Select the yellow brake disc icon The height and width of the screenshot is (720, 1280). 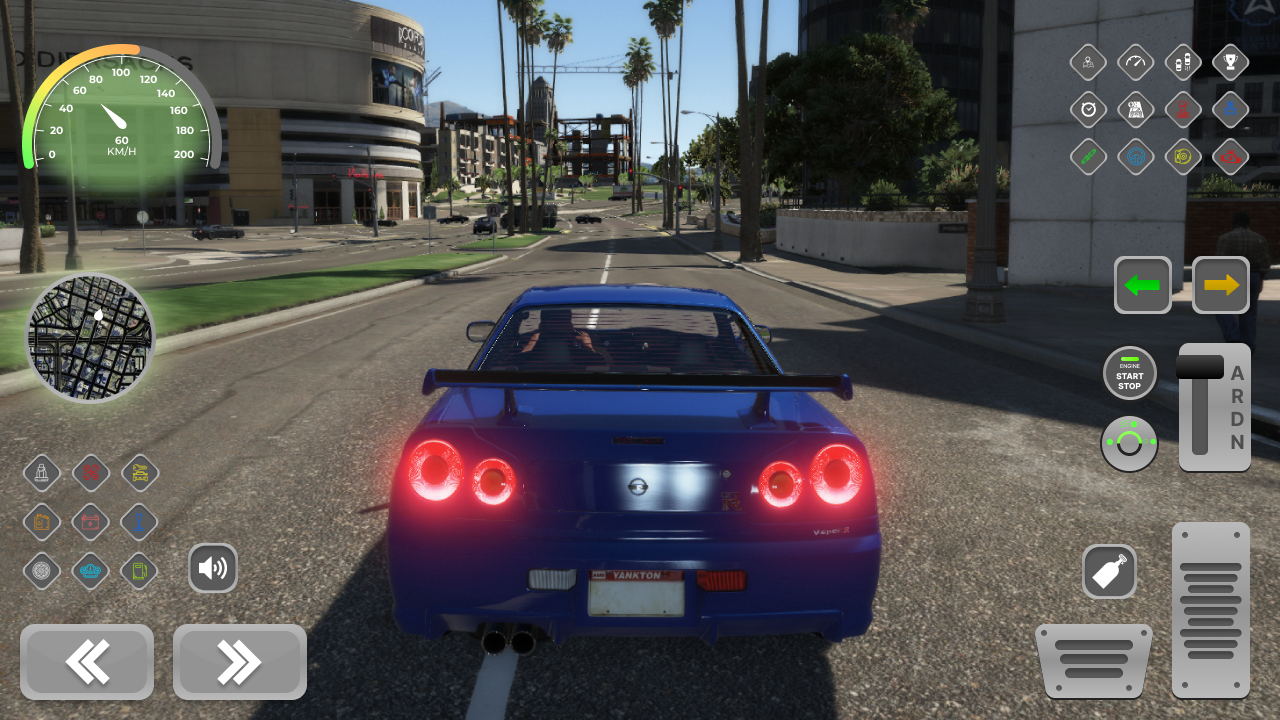pos(1182,157)
